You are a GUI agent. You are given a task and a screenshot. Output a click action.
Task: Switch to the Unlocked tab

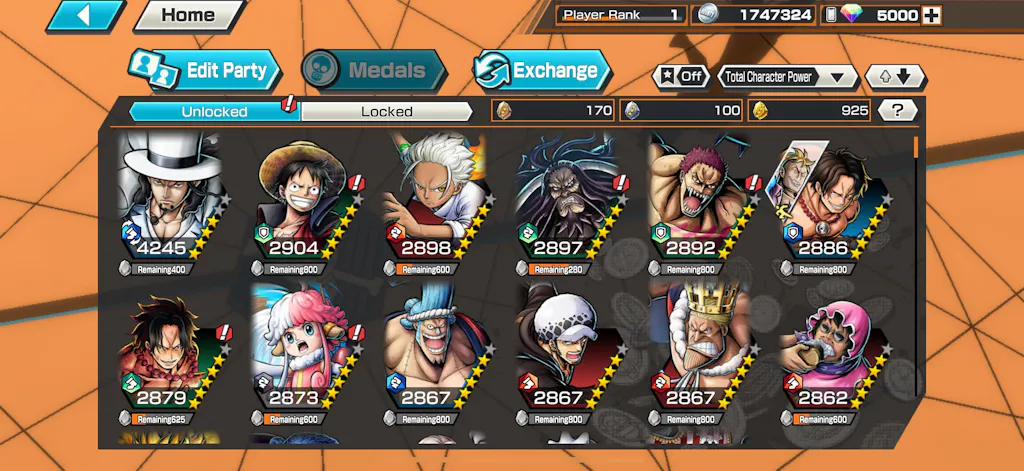click(x=214, y=111)
